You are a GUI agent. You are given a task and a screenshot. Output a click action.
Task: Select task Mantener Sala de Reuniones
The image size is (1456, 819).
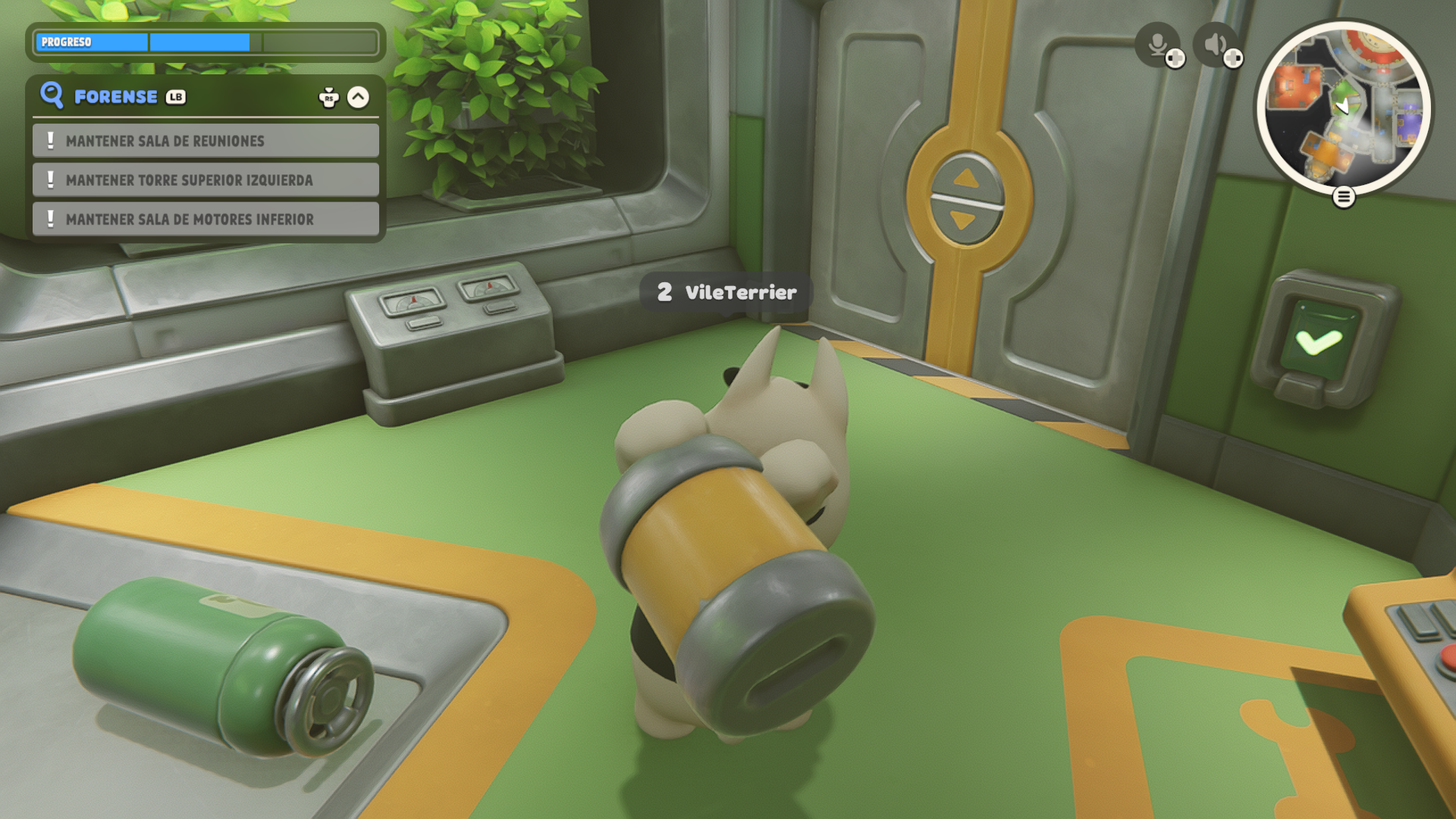(206, 141)
